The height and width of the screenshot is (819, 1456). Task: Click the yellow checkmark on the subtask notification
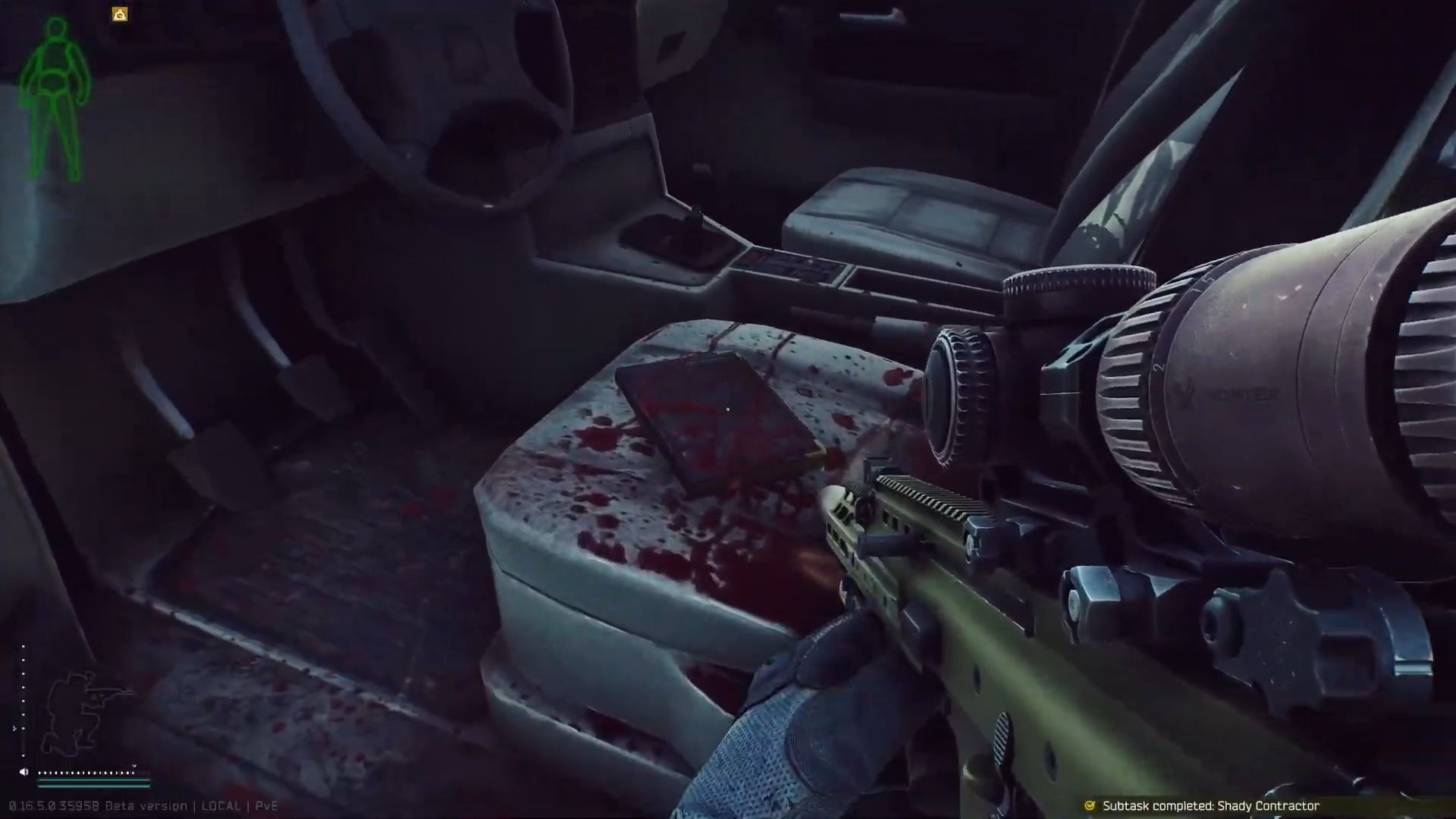tap(1090, 807)
